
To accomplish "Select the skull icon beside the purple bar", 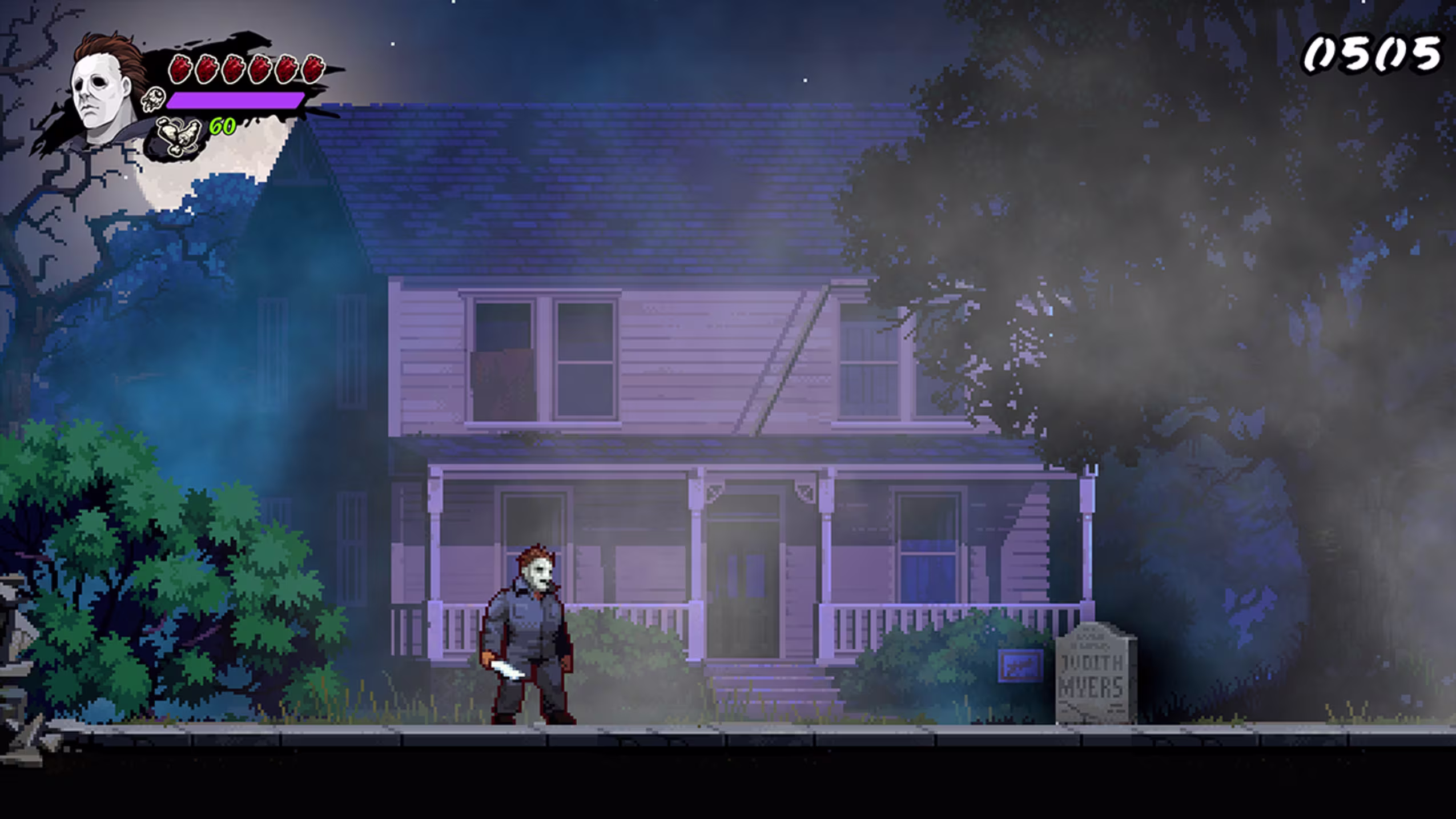I will [153, 100].
